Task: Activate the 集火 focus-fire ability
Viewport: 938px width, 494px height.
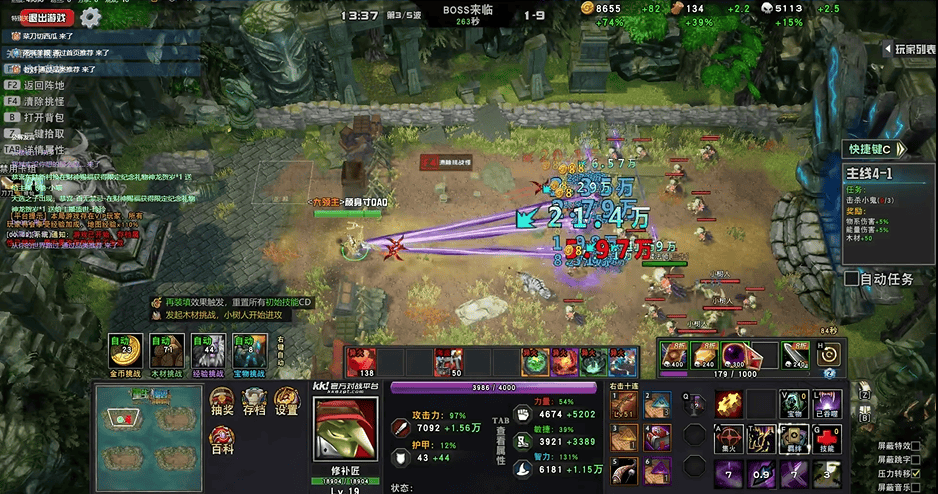Action: tap(728, 437)
